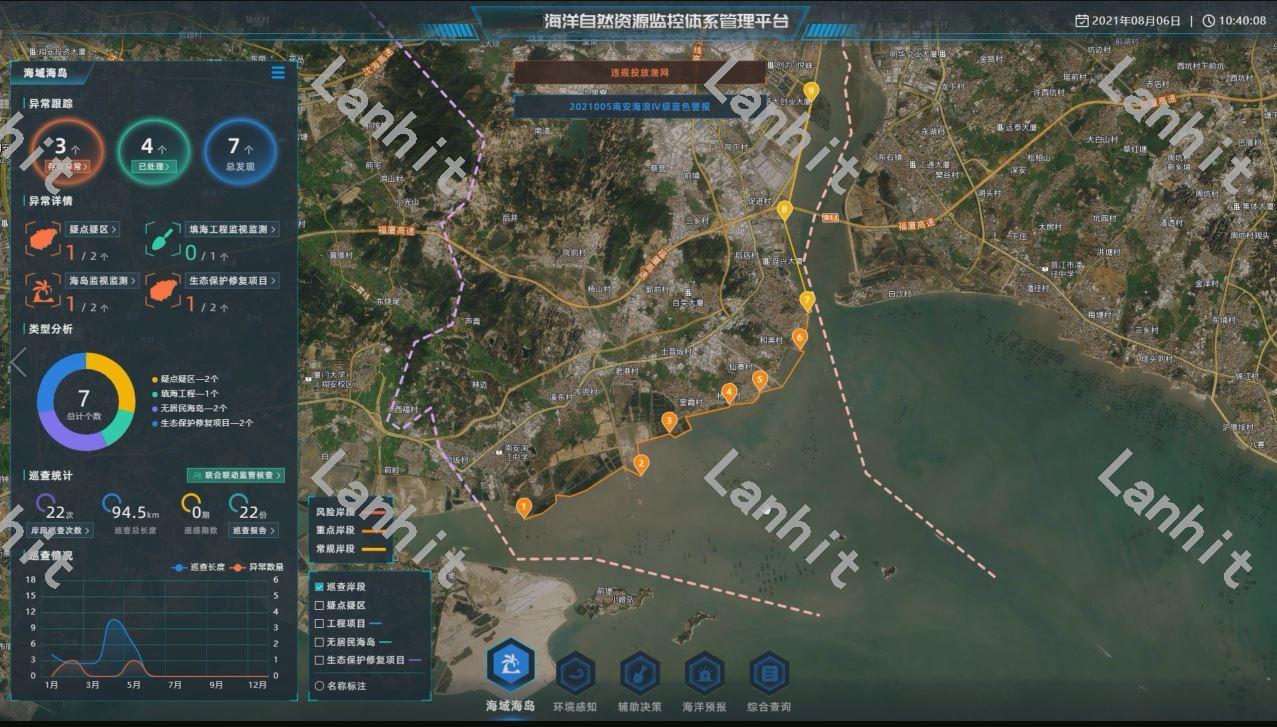Open 岸段巡查次数 details

coord(61,530)
